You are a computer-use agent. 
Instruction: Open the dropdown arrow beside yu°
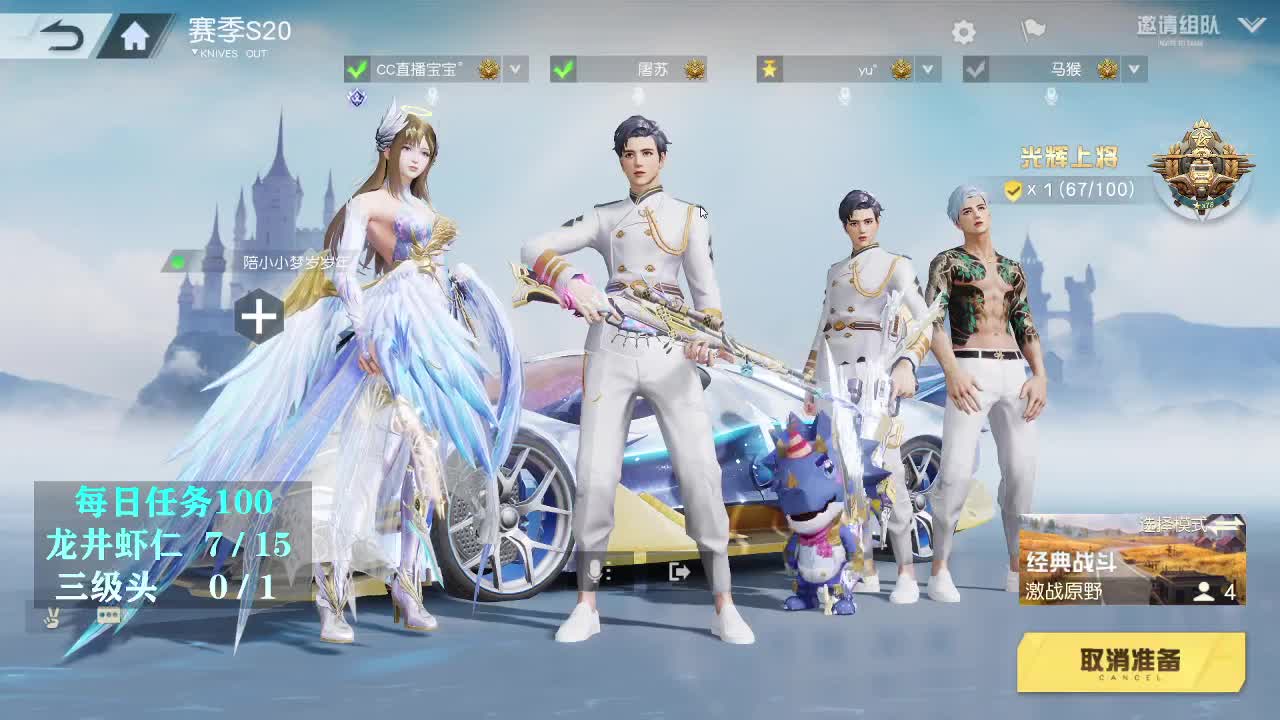click(926, 69)
